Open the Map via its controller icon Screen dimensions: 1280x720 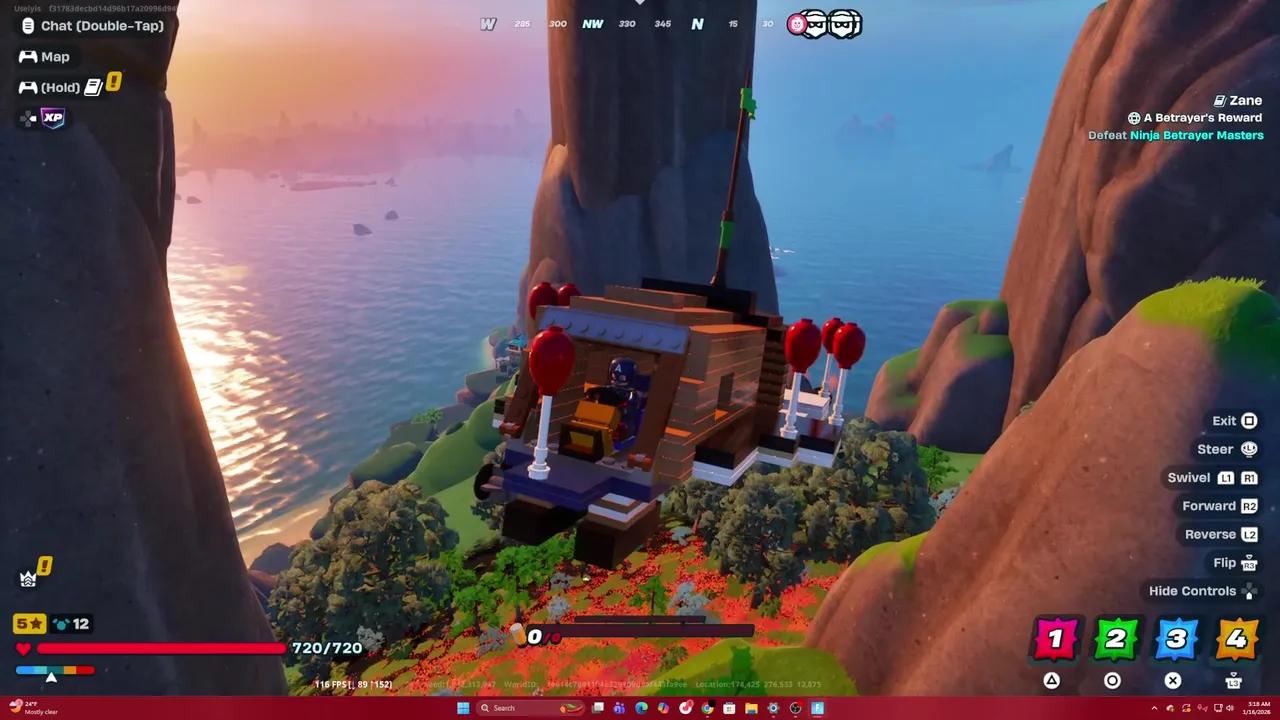pyautogui.click(x=27, y=56)
